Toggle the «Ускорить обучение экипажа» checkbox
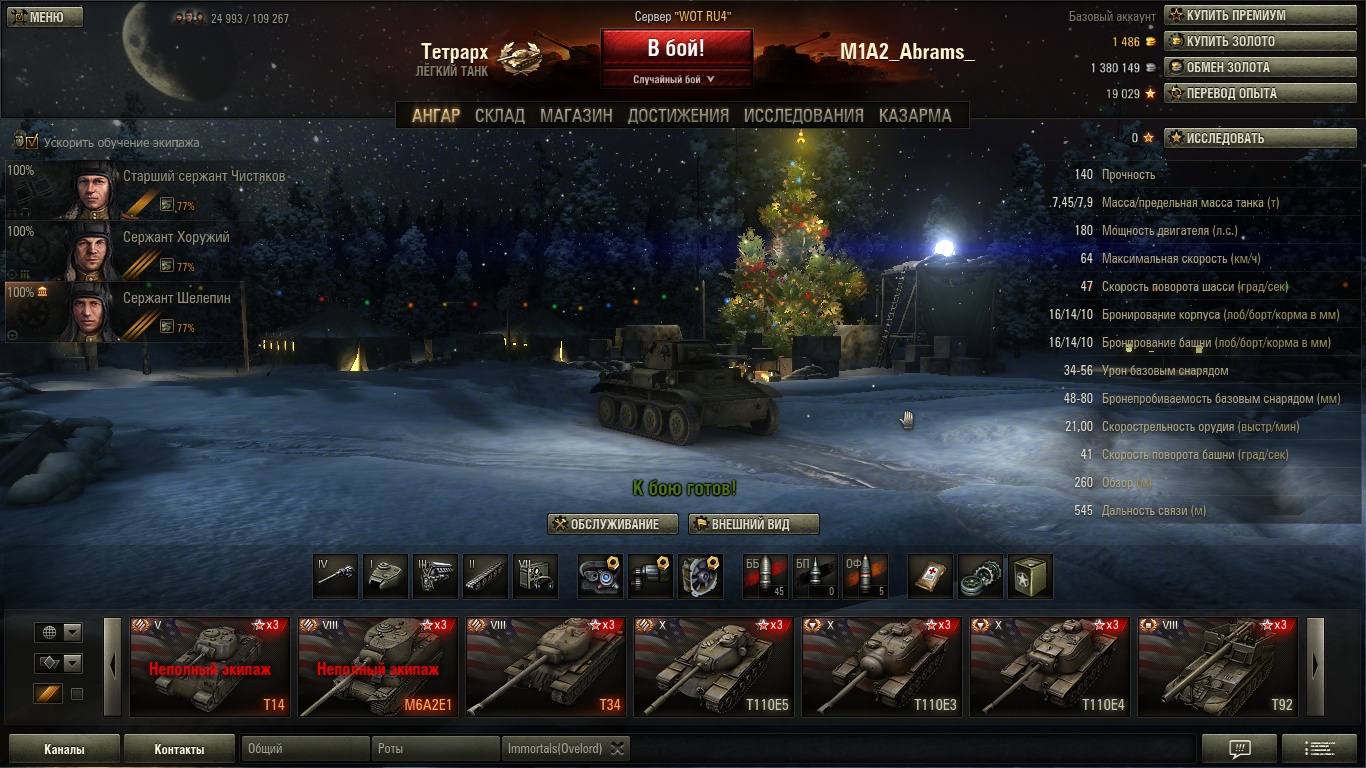This screenshot has width=1366, height=768. click(32, 142)
